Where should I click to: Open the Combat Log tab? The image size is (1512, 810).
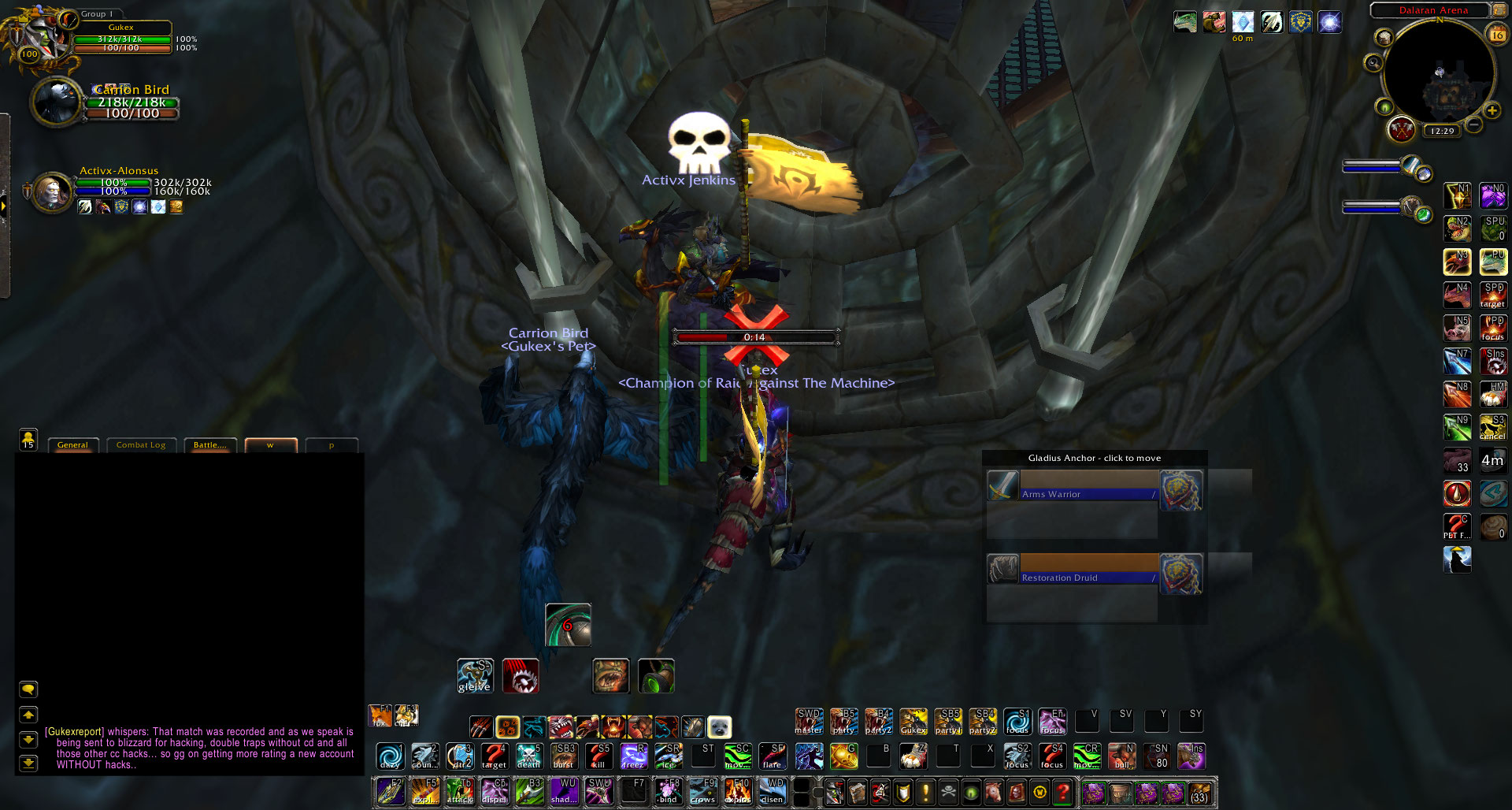point(141,445)
